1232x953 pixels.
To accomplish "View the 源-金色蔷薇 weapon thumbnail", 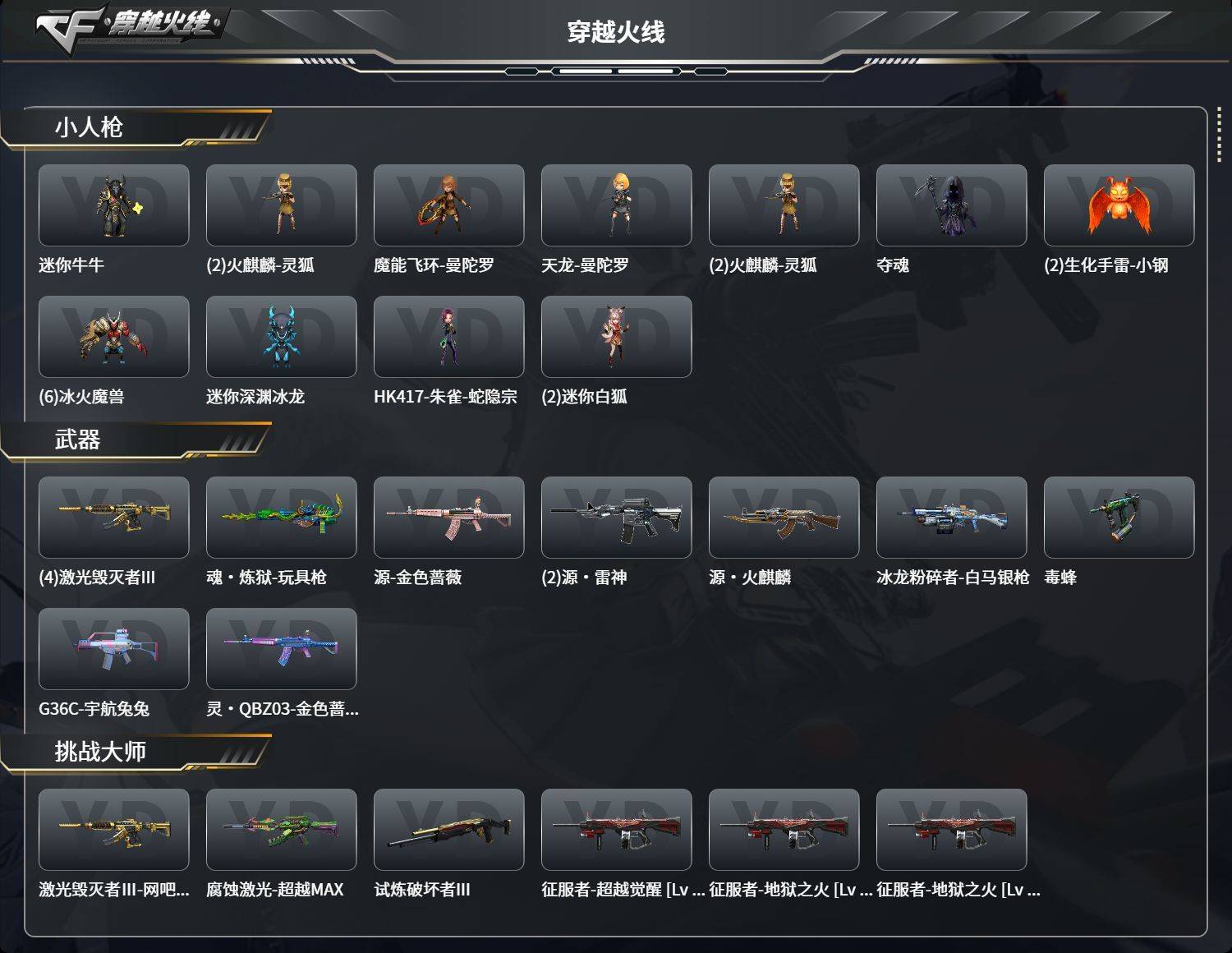I will pos(449,518).
